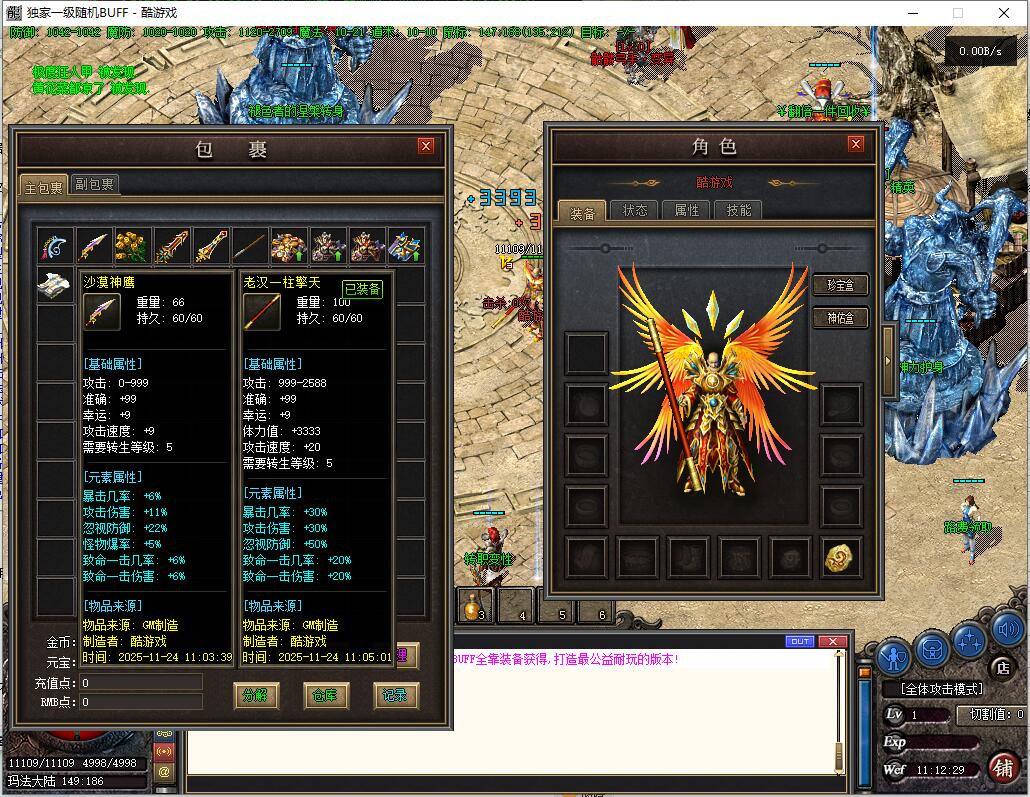
Task: Close the 包裹 inventory window
Action: (x=426, y=146)
